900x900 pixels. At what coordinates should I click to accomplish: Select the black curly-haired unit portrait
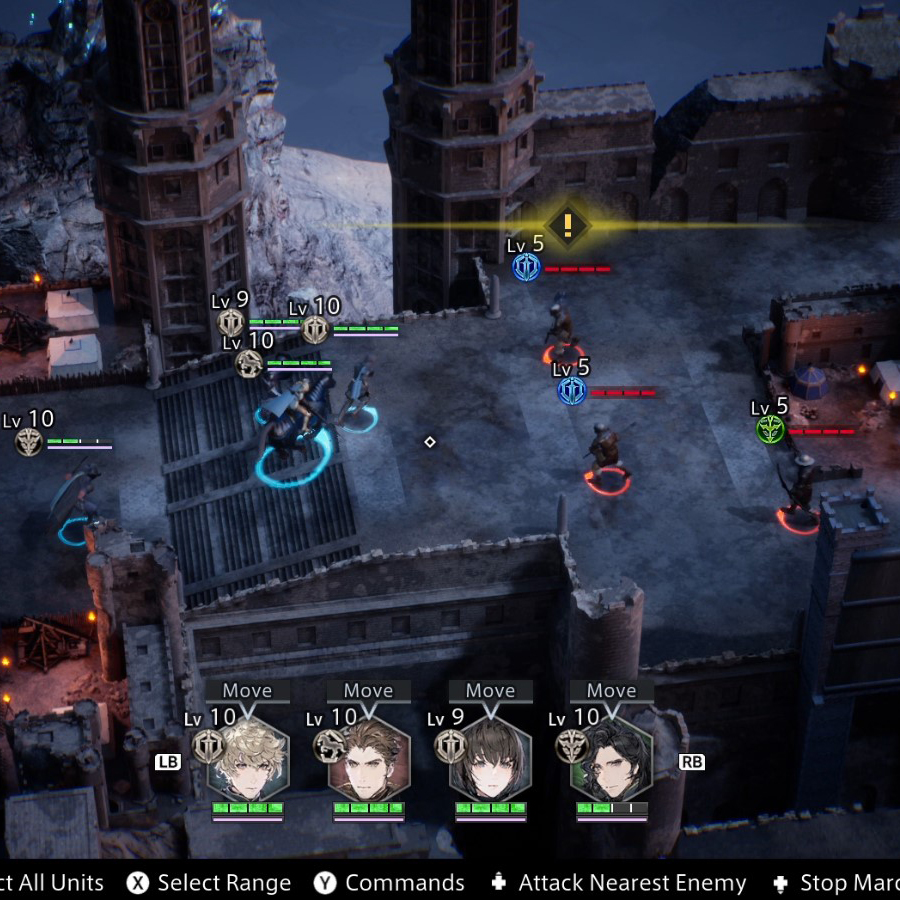click(612, 758)
